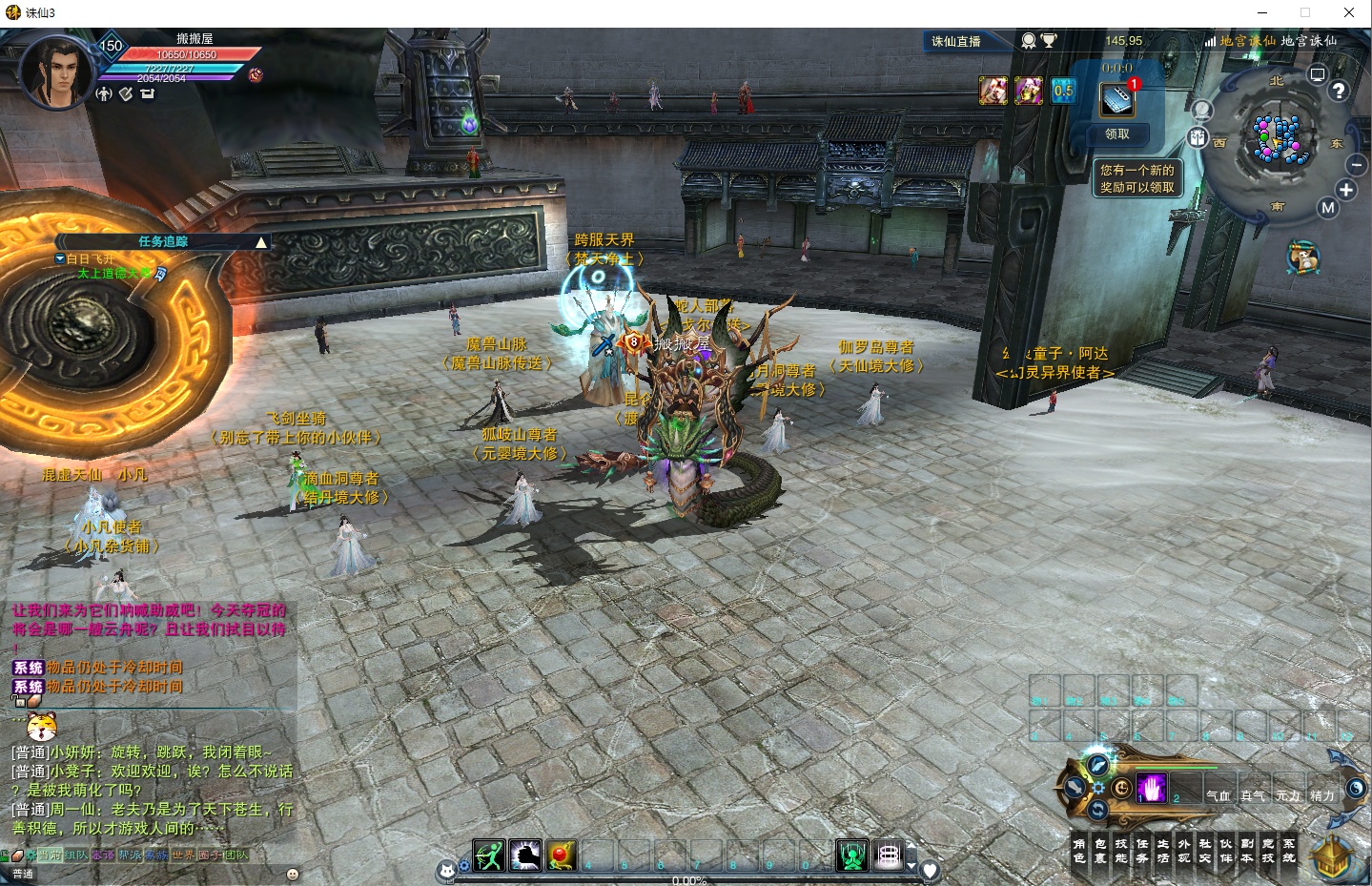Open the 系统 system menu

point(1289,851)
